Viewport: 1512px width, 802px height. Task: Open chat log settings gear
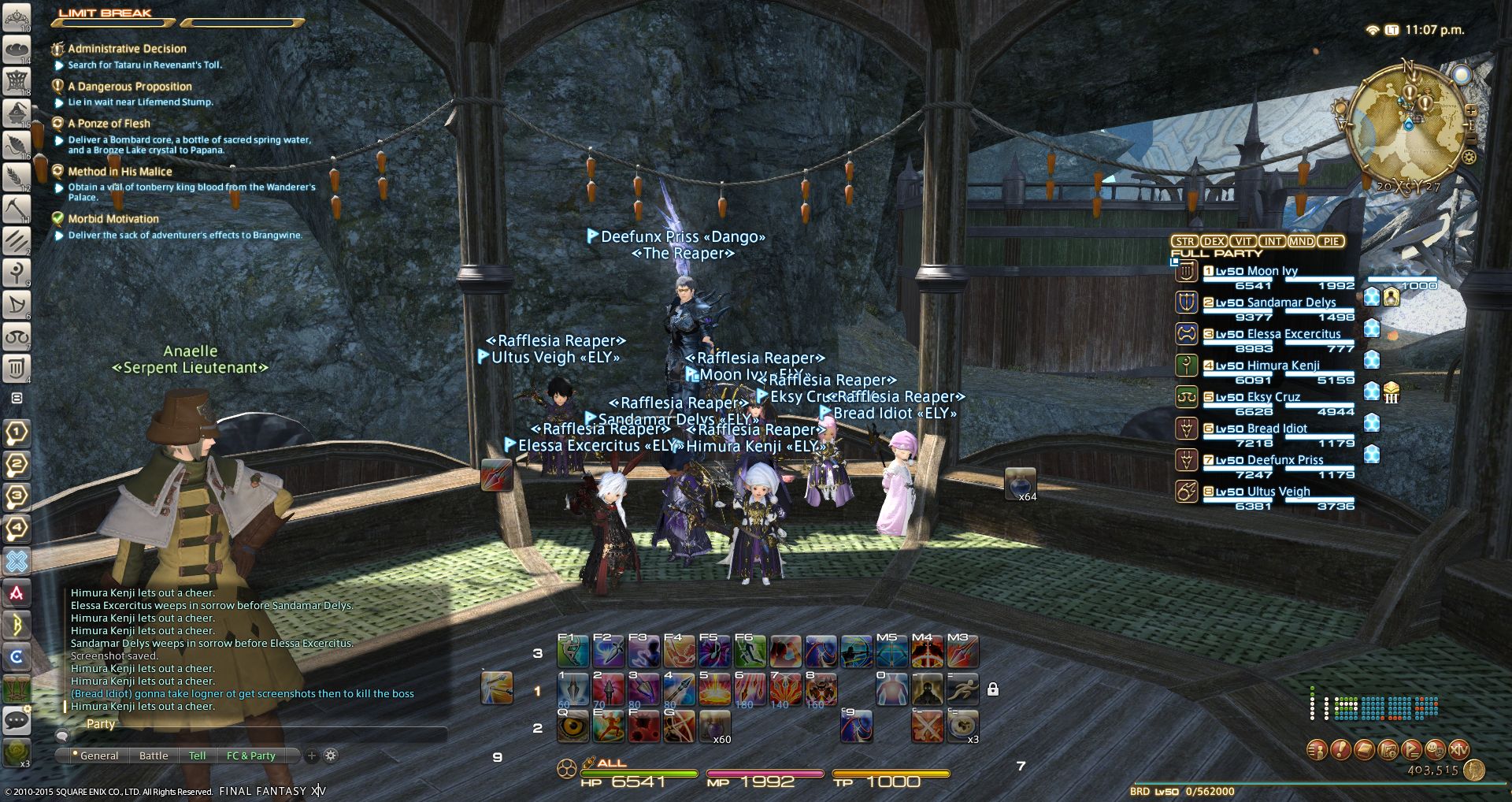point(331,756)
